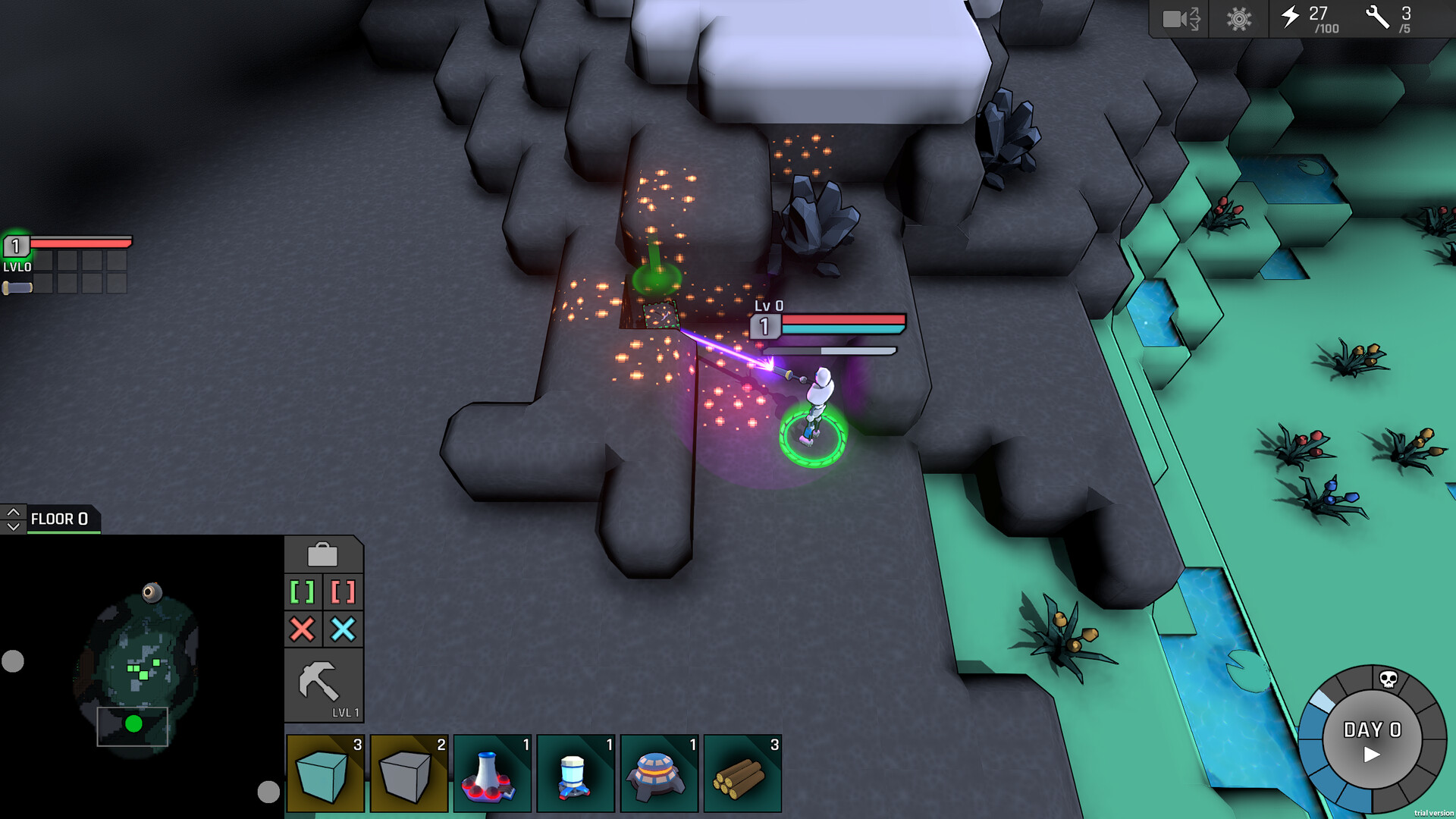
Task: Click the play button on the day dial
Action: (x=1372, y=755)
